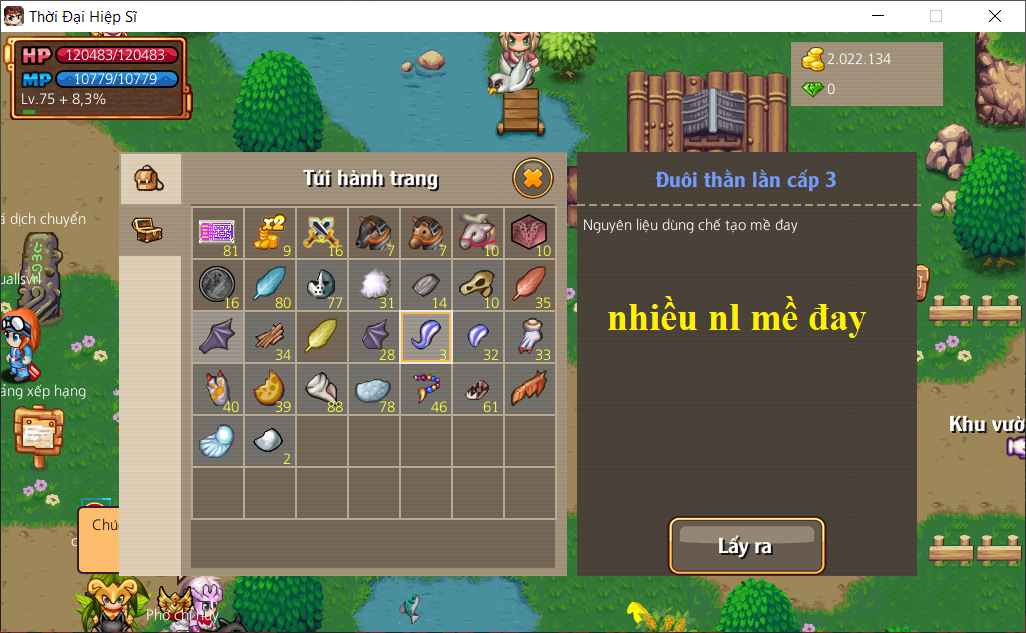Image resolution: width=1026 pixels, height=633 pixels.
Task: Choose the dark red cube item
Action: click(x=530, y=233)
